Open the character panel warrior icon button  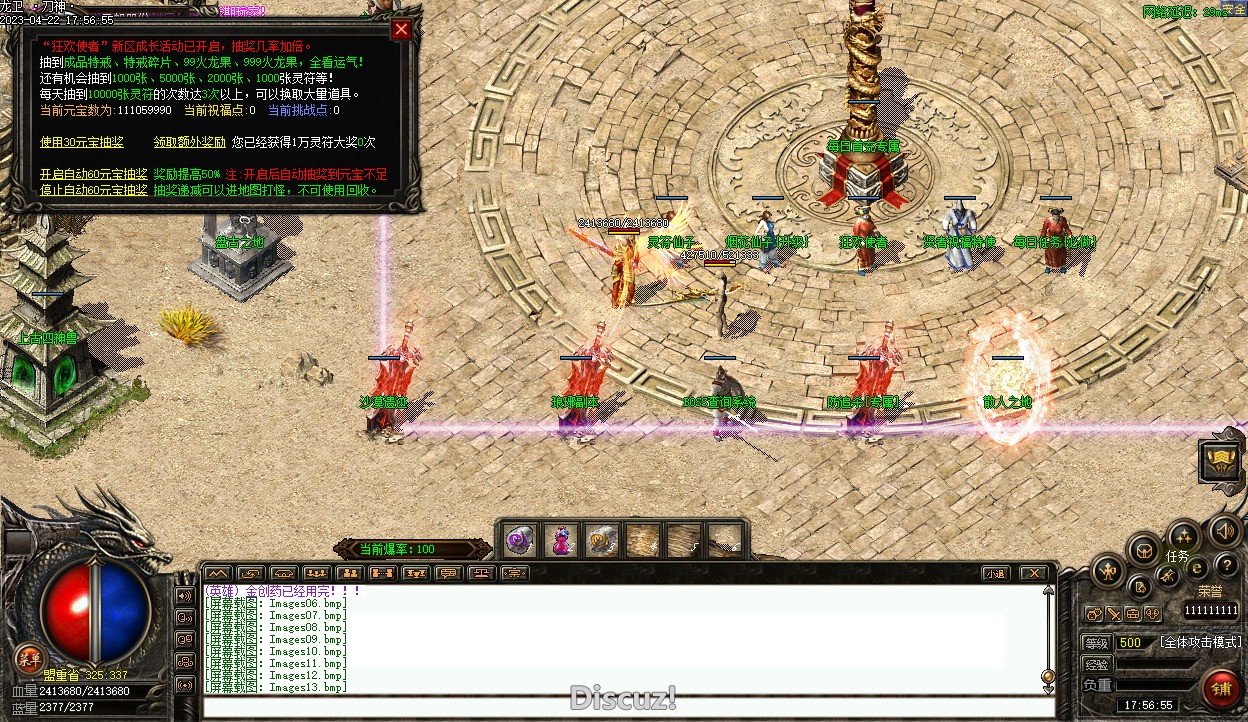[x=1107, y=572]
